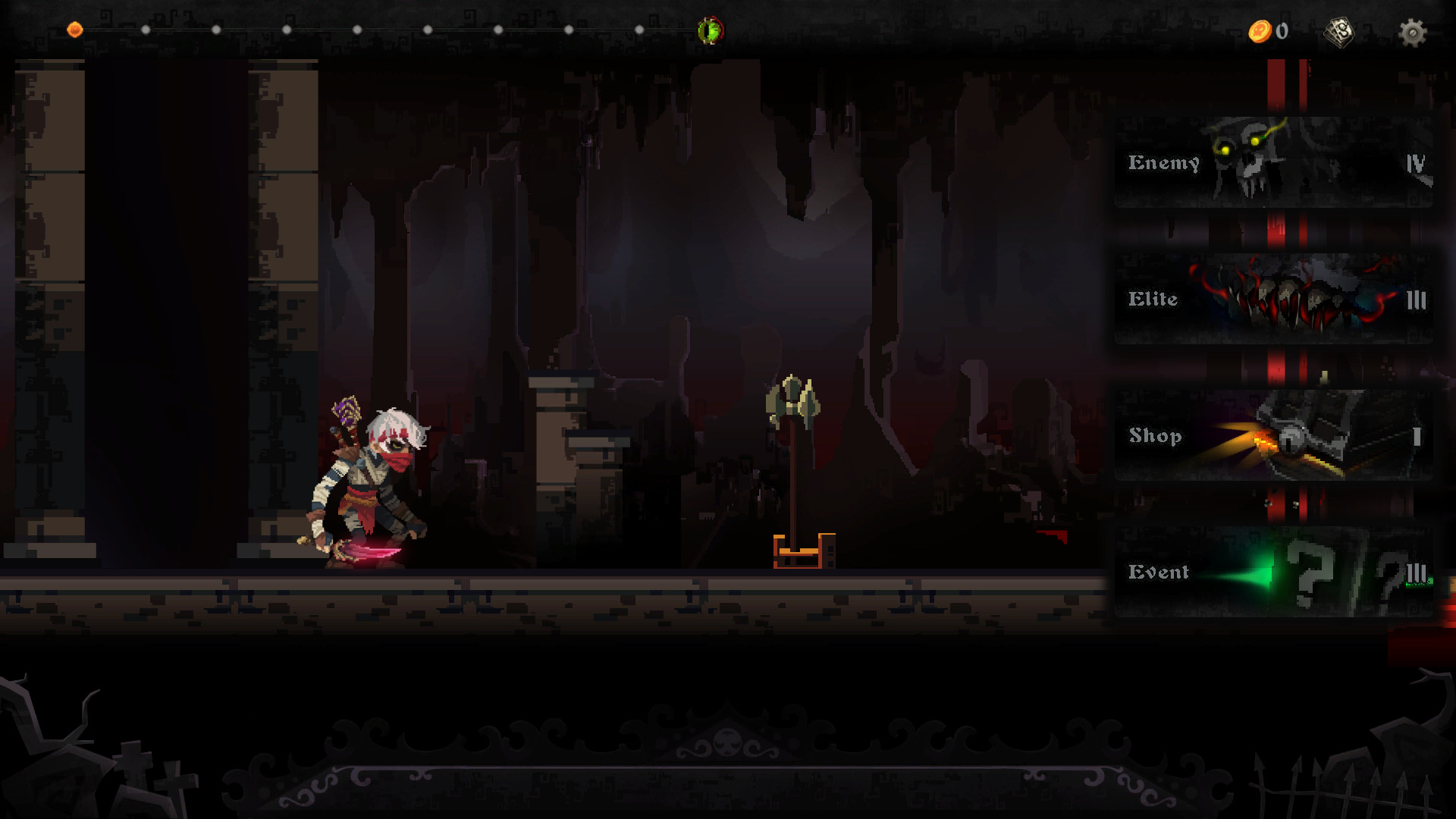The image size is (1456, 819).
Task: Open the card deck icon
Action: tap(1338, 32)
